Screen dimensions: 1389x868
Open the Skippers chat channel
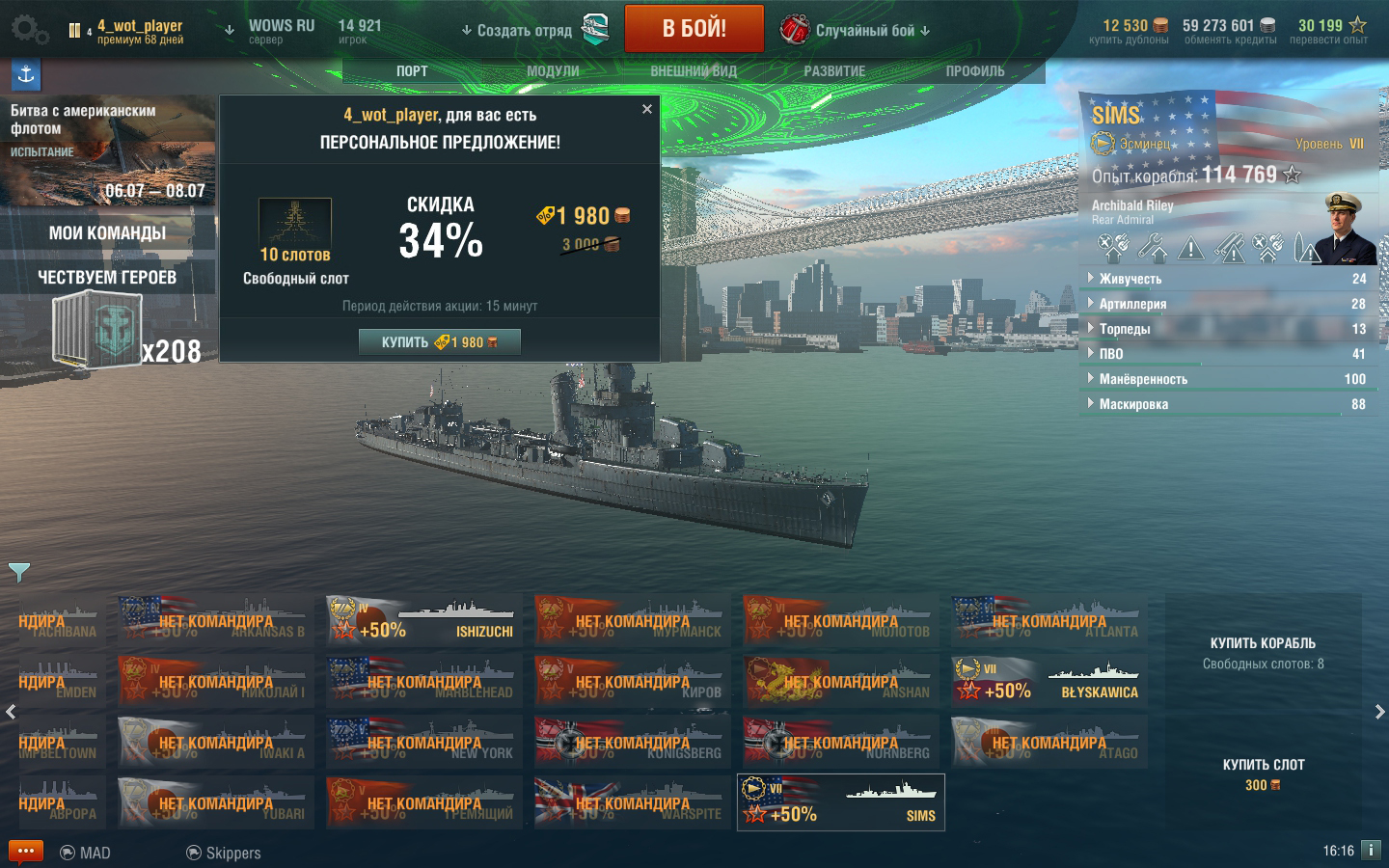223,853
